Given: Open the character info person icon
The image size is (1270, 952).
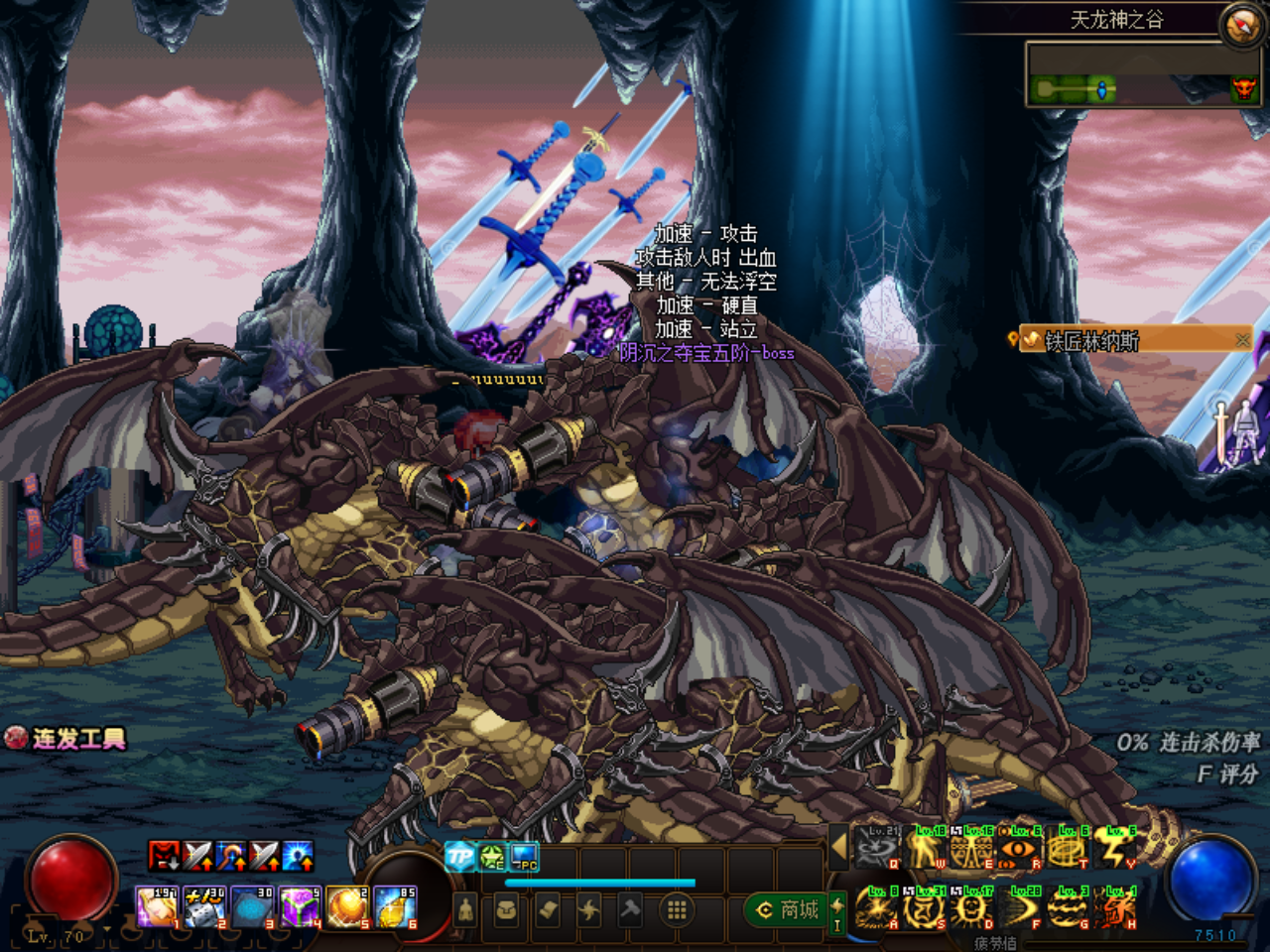Looking at the screenshot, I should pos(463,909).
